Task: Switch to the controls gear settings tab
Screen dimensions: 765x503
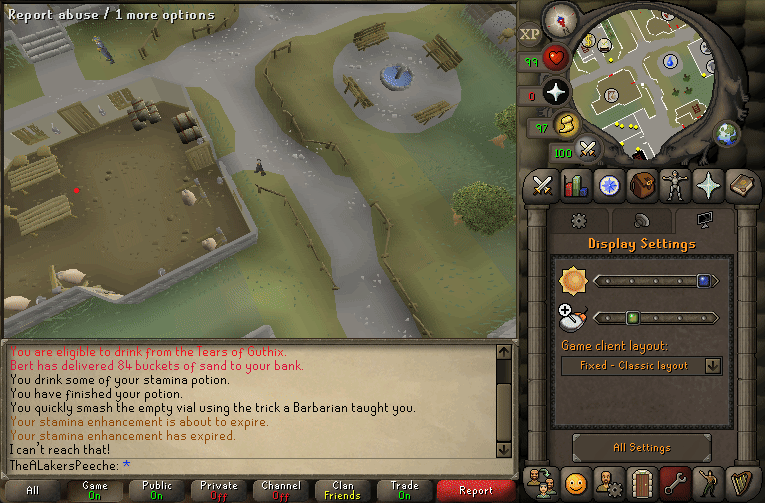Action: 577,220
